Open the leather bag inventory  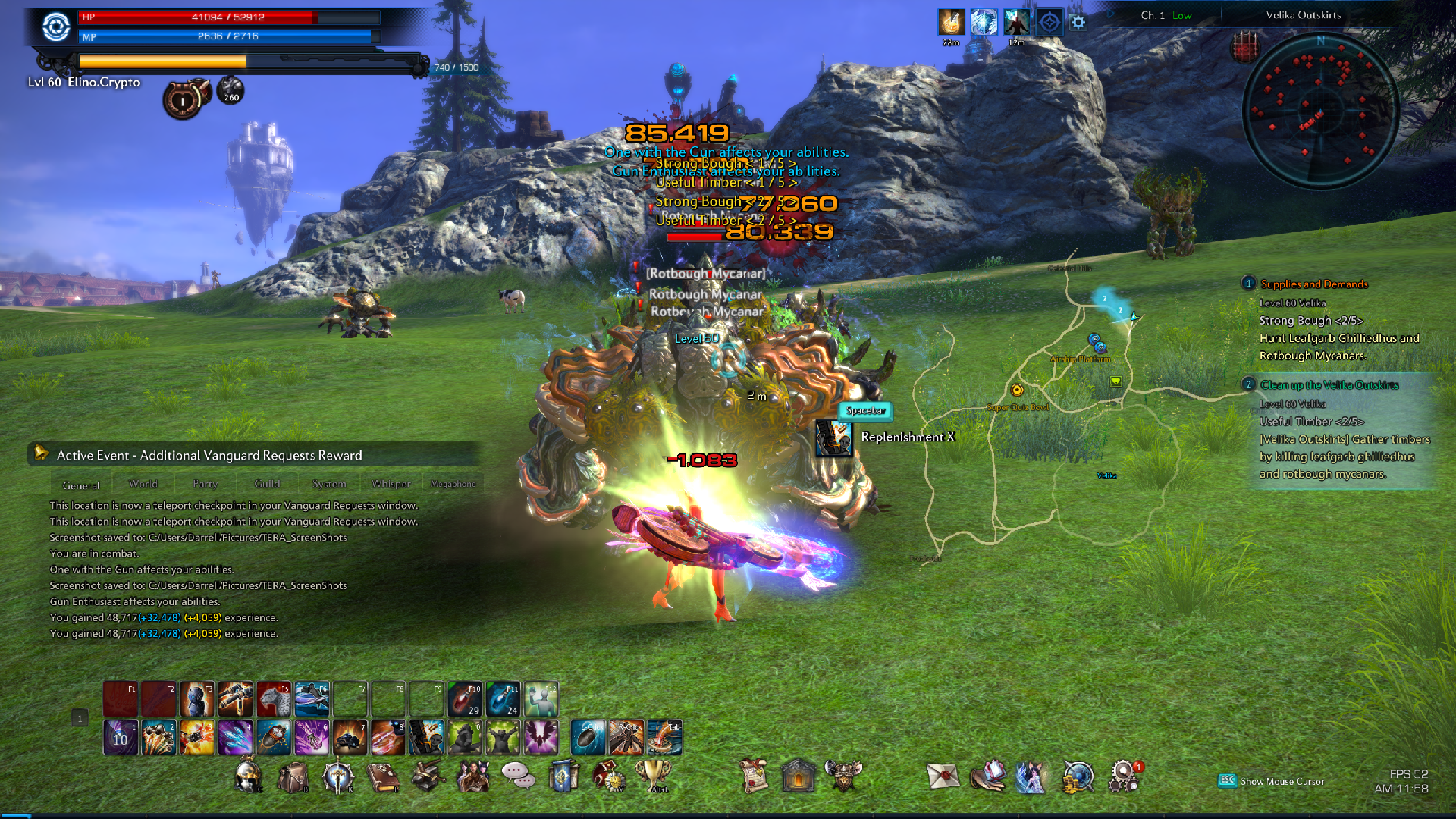[293, 777]
